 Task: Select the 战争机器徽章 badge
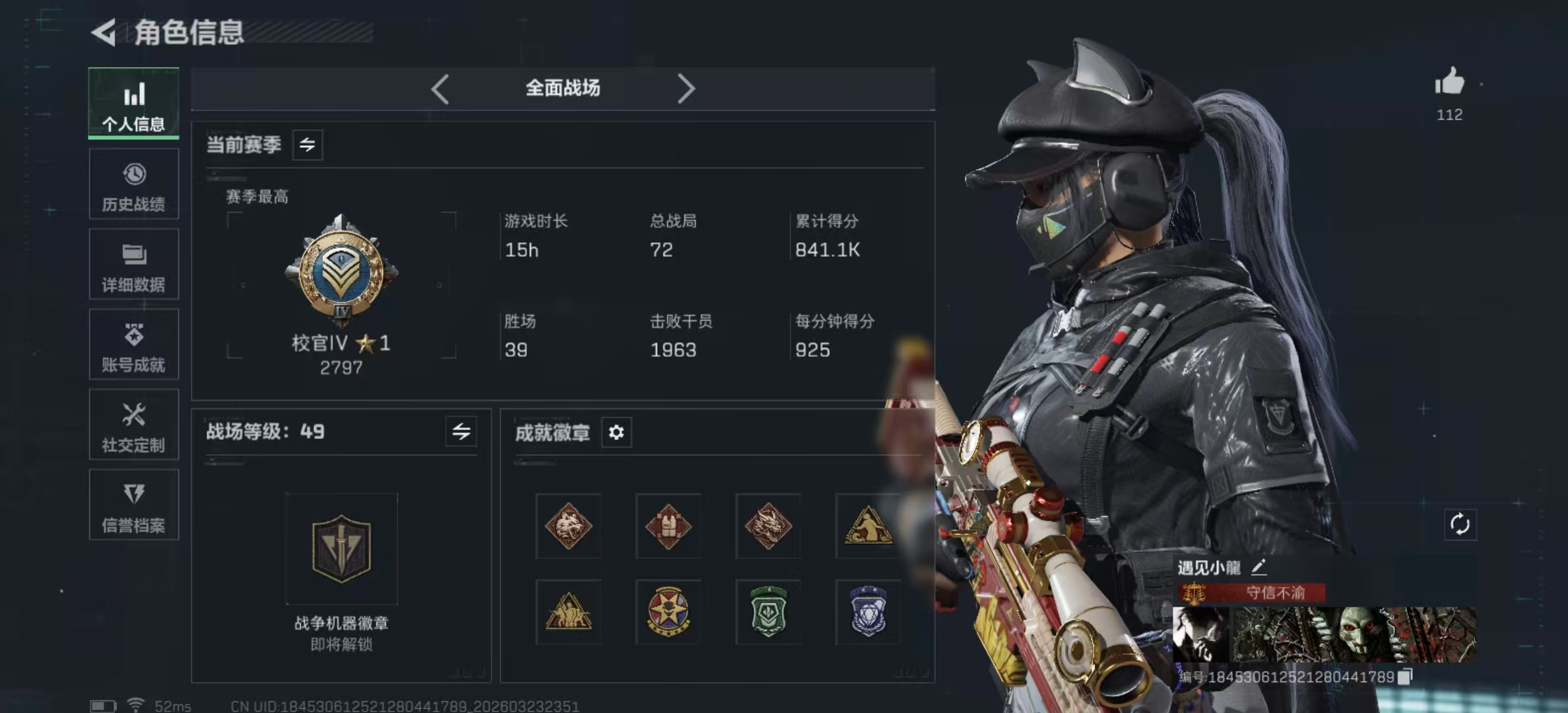[x=341, y=549]
